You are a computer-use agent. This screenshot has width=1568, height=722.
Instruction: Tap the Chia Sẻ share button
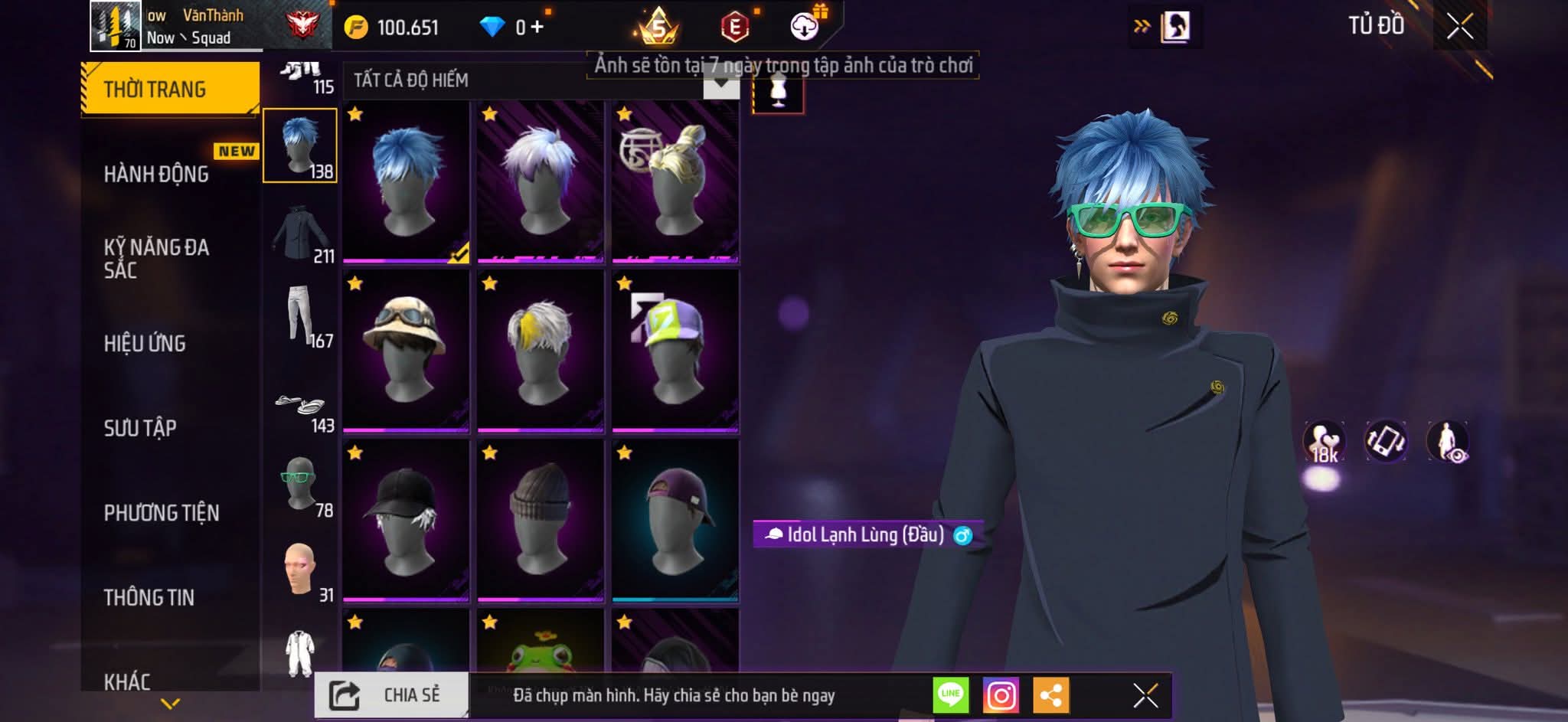(x=391, y=695)
